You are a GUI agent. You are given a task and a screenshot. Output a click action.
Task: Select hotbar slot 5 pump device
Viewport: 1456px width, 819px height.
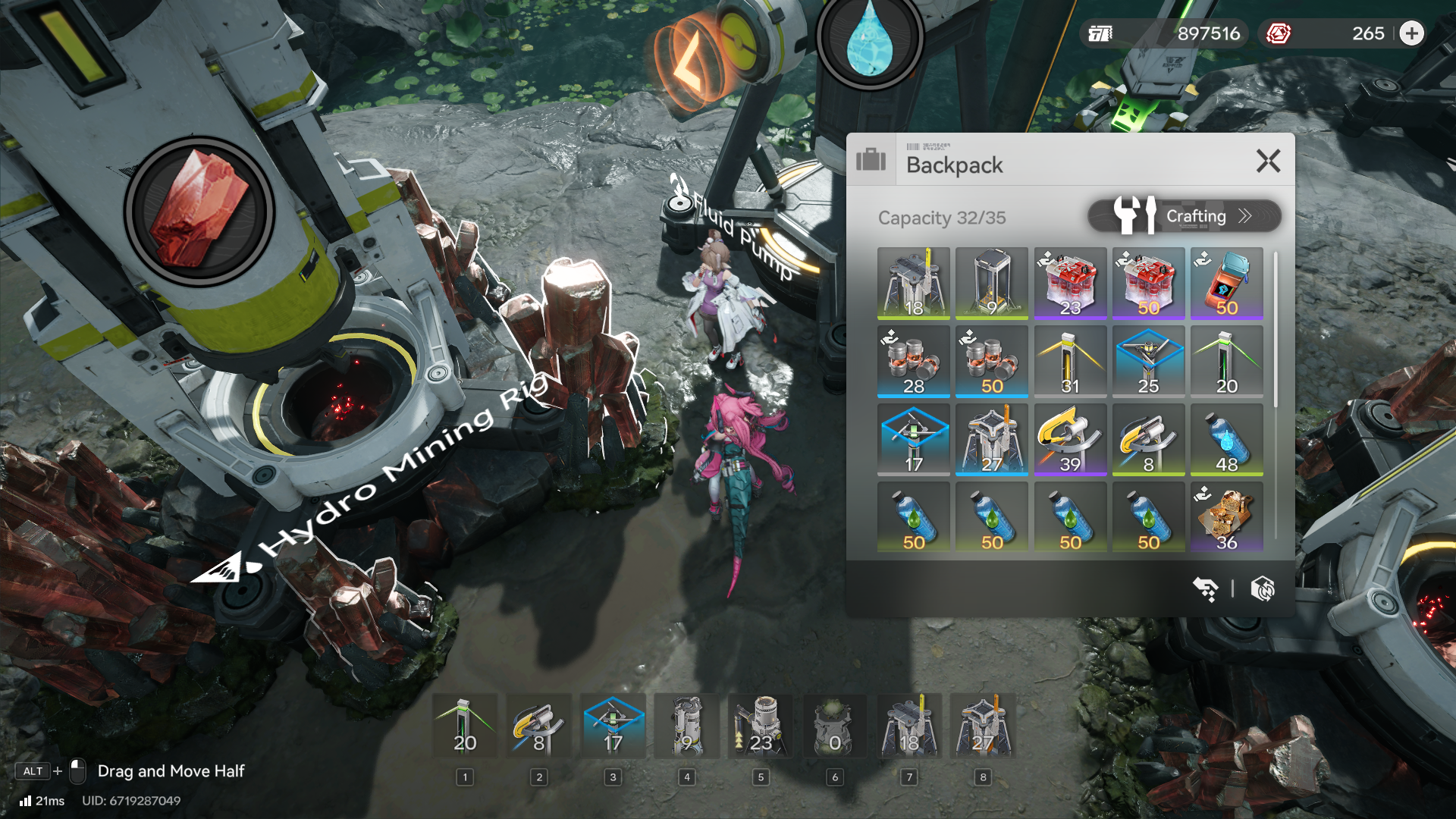pyautogui.click(x=761, y=726)
